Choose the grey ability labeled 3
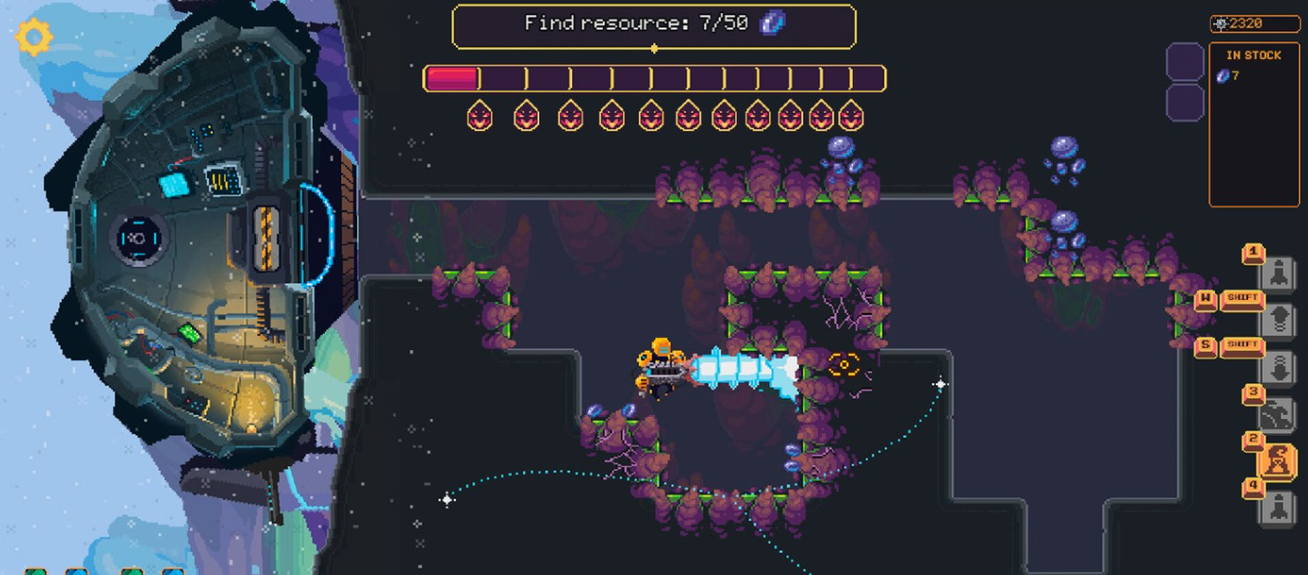This screenshot has width=1308, height=575. (1277, 414)
